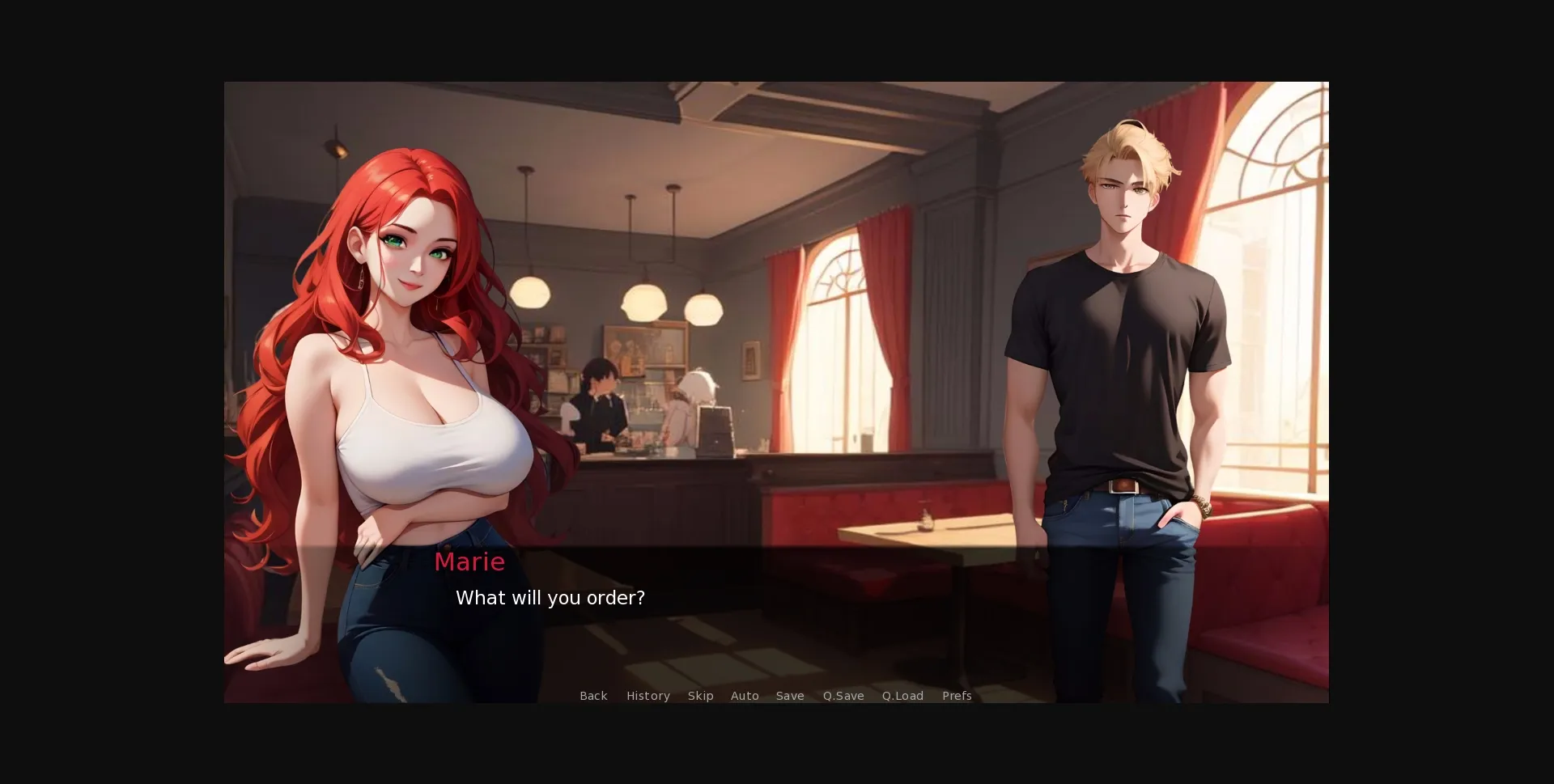
Task: Open the dialogue History
Action: pyautogui.click(x=647, y=696)
